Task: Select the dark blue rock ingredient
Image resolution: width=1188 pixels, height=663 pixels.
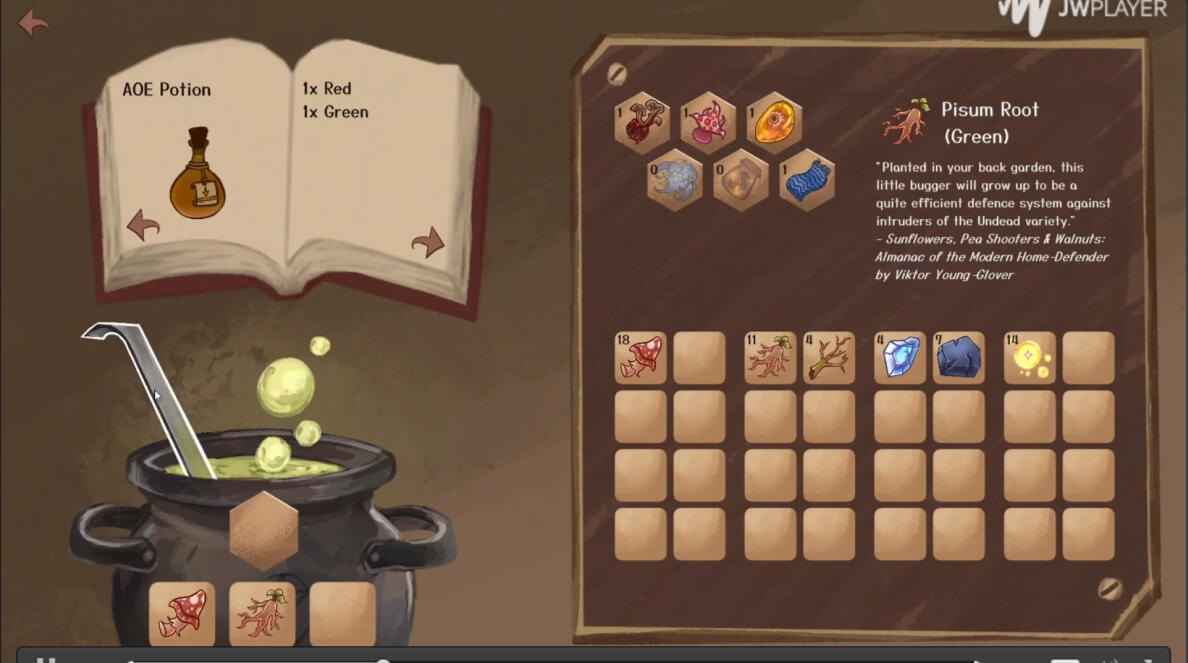Action: pyautogui.click(x=959, y=358)
